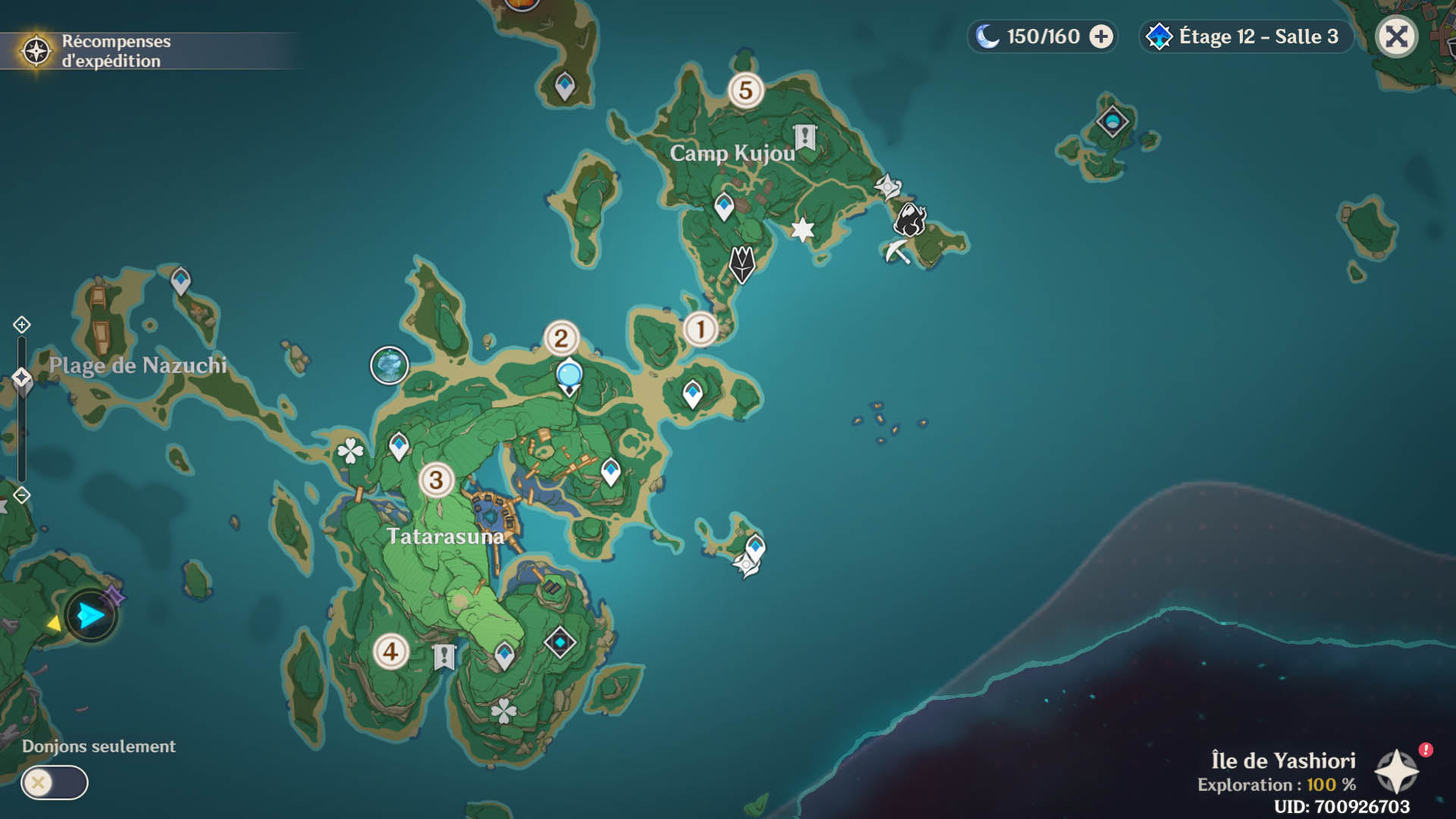Close the map with the X button
The width and height of the screenshot is (1456, 819).
click(1396, 36)
